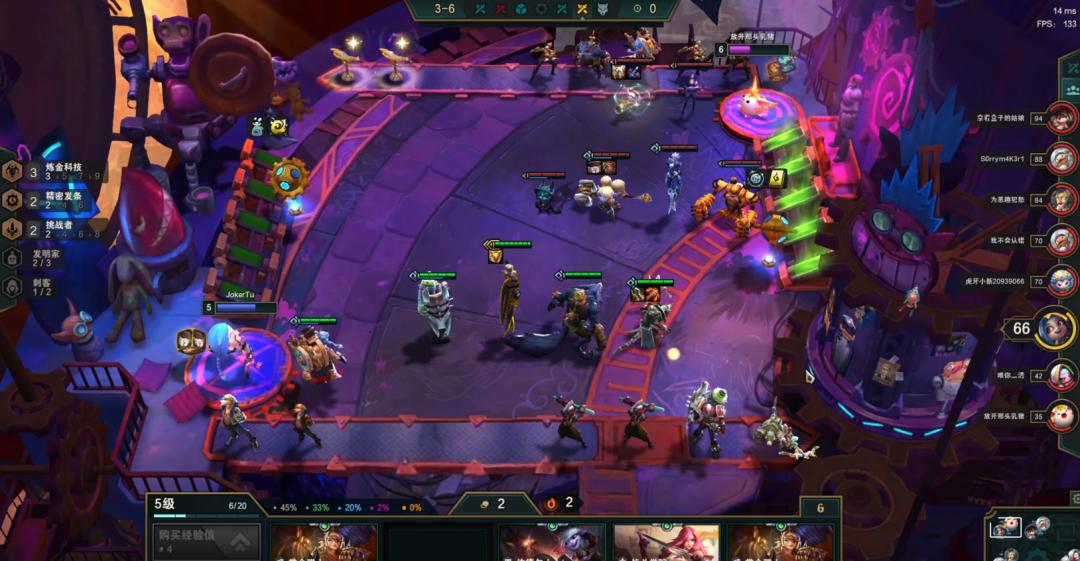View the 42 HP player's board

1061,375
